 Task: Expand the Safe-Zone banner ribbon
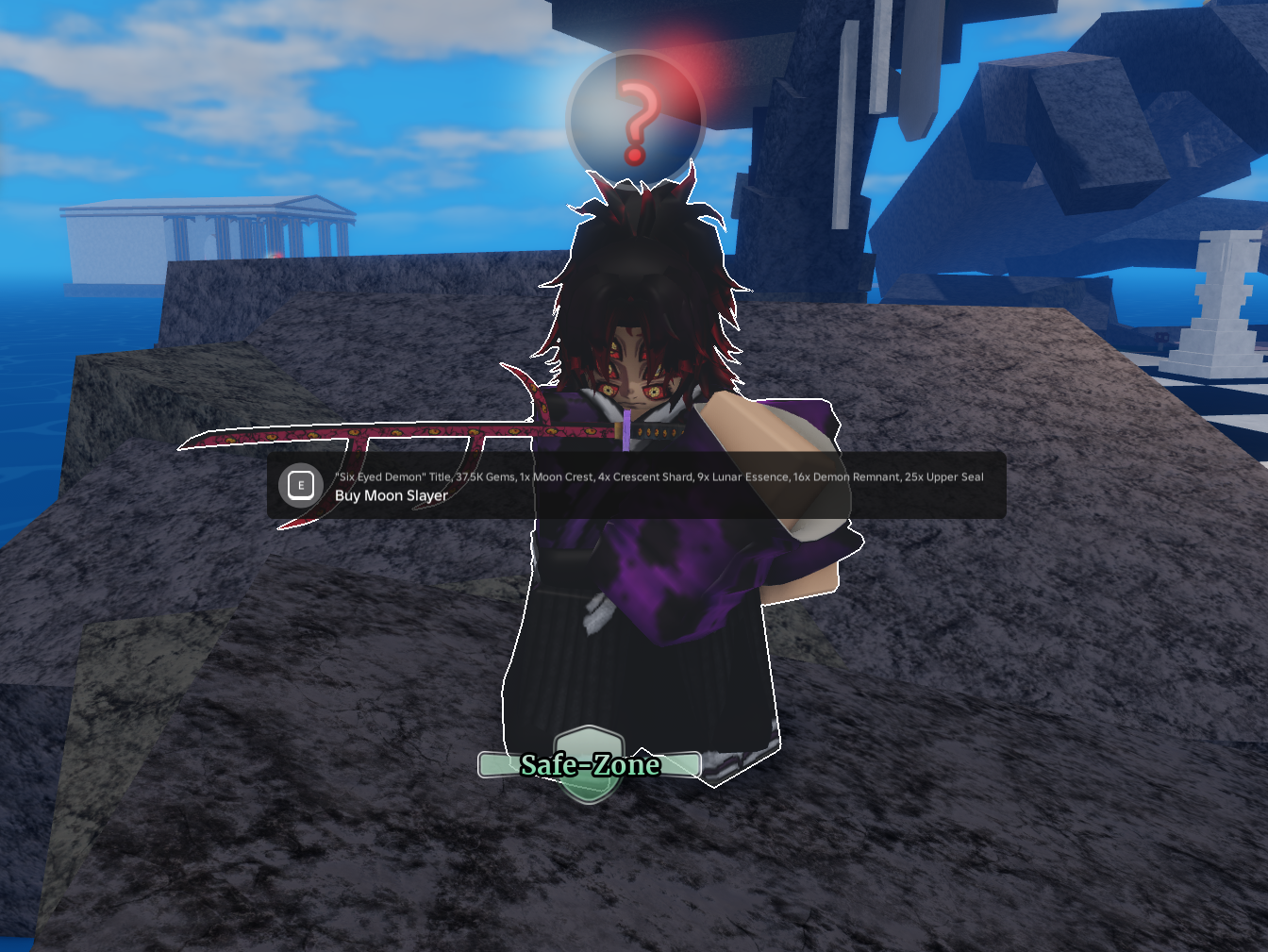coord(590,765)
